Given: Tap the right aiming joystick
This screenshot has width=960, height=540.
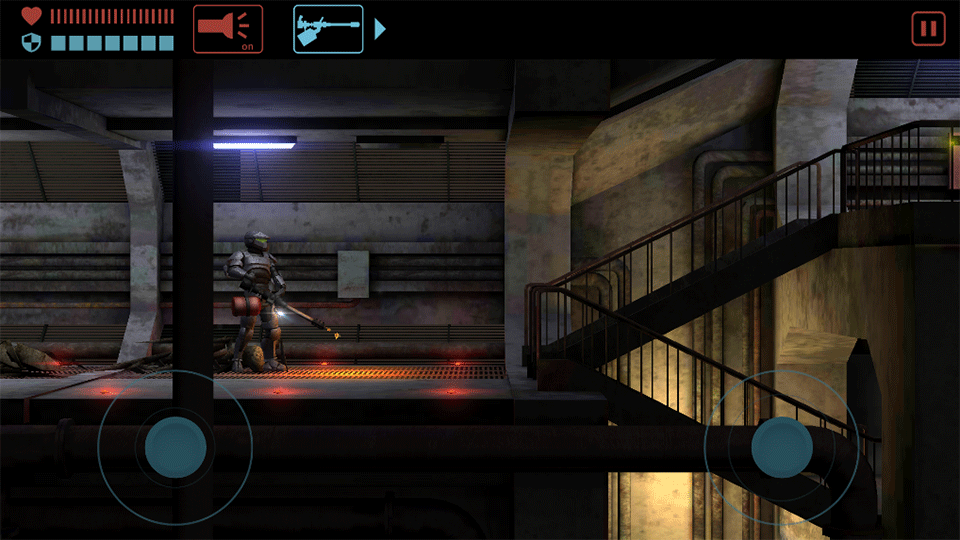Looking at the screenshot, I should (782, 446).
